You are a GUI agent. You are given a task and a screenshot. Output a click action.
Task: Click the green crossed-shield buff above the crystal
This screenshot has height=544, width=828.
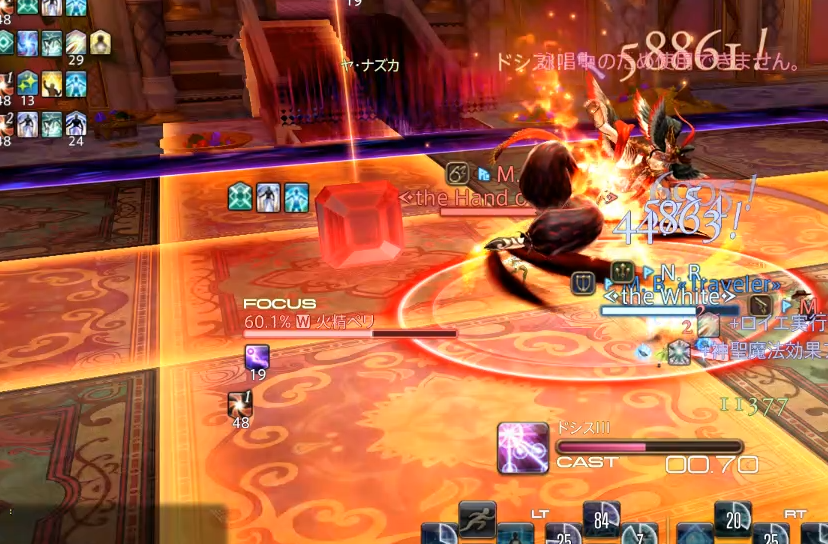(241, 197)
